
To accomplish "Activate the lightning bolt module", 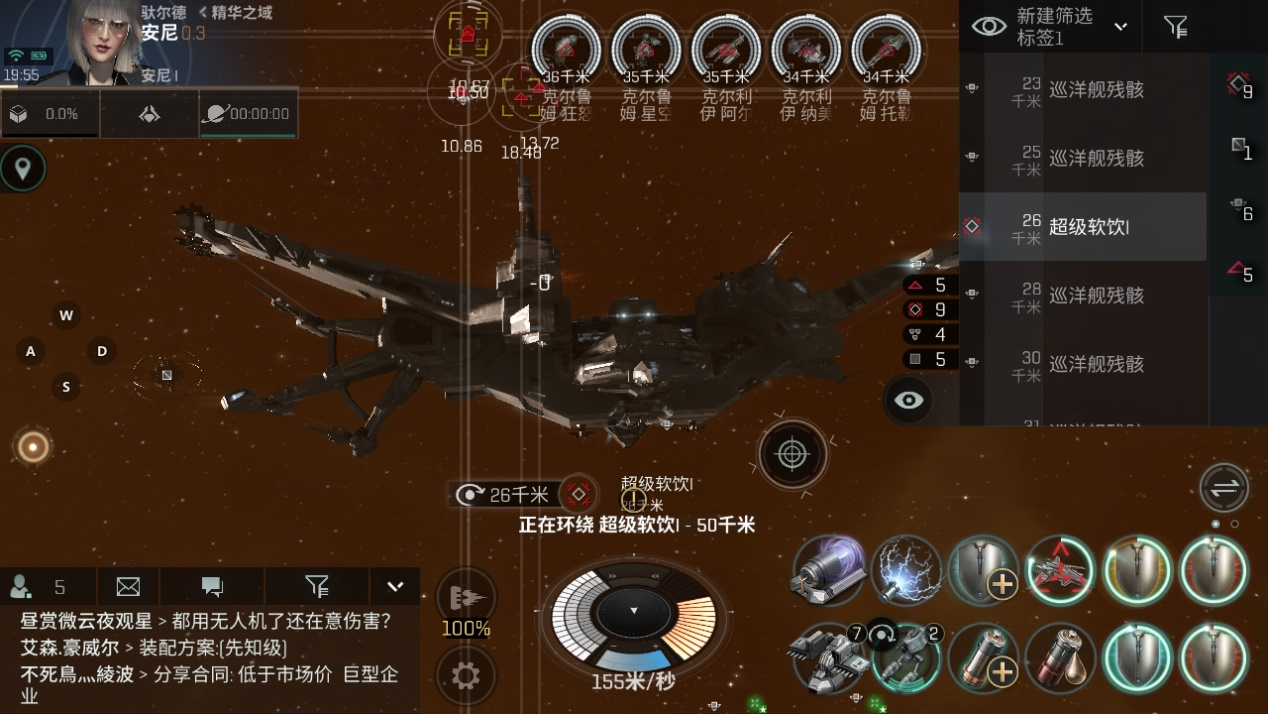I will pos(906,571).
